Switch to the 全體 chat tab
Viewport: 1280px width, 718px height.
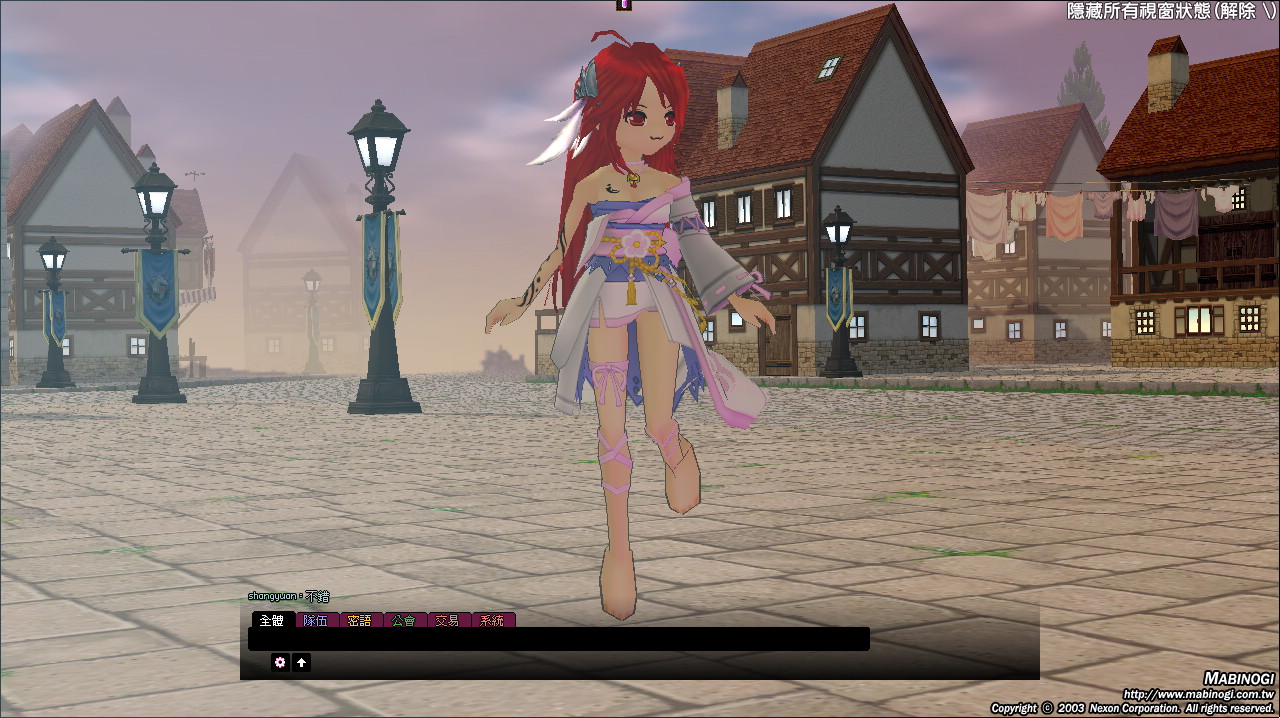click(x=272, y=620)
